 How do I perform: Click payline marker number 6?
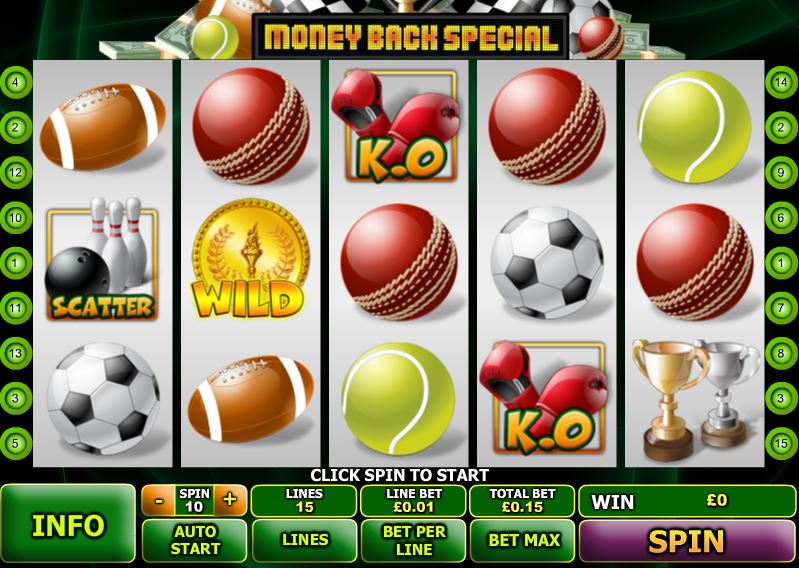[x=781, y=217]
